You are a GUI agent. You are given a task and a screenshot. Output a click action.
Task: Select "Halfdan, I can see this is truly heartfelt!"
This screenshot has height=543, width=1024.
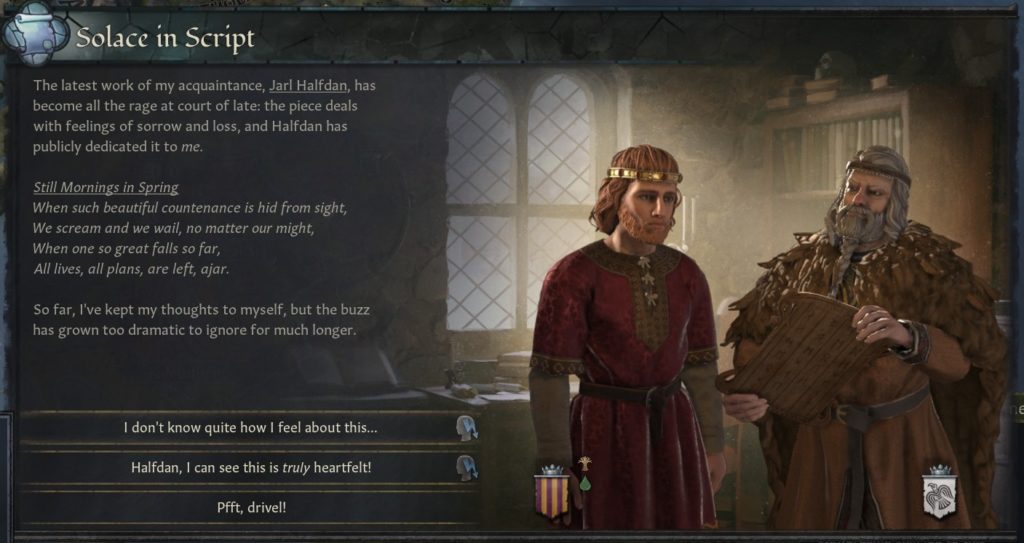click(250, 467)
